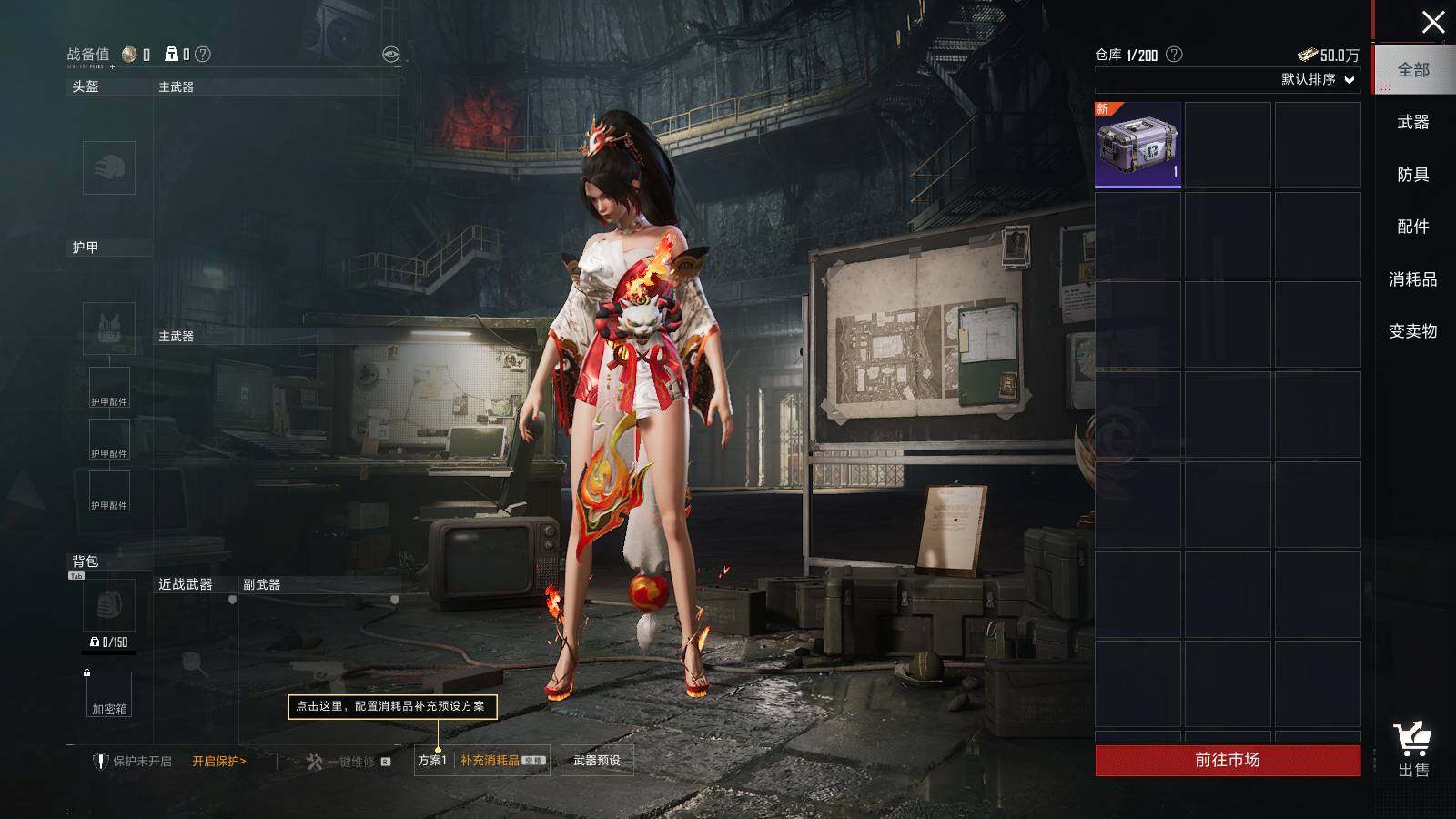The width and height of the screenshot is (1456, 819).
Task: Open the 出售 sell cart
Action: tap(1413, 751)
